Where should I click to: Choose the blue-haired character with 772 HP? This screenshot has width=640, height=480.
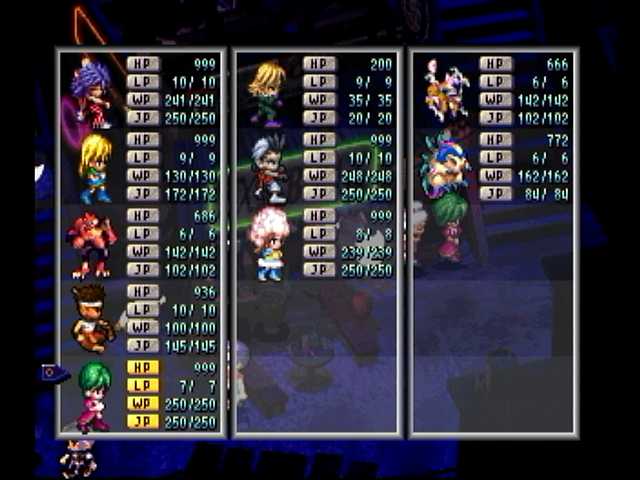445,165
